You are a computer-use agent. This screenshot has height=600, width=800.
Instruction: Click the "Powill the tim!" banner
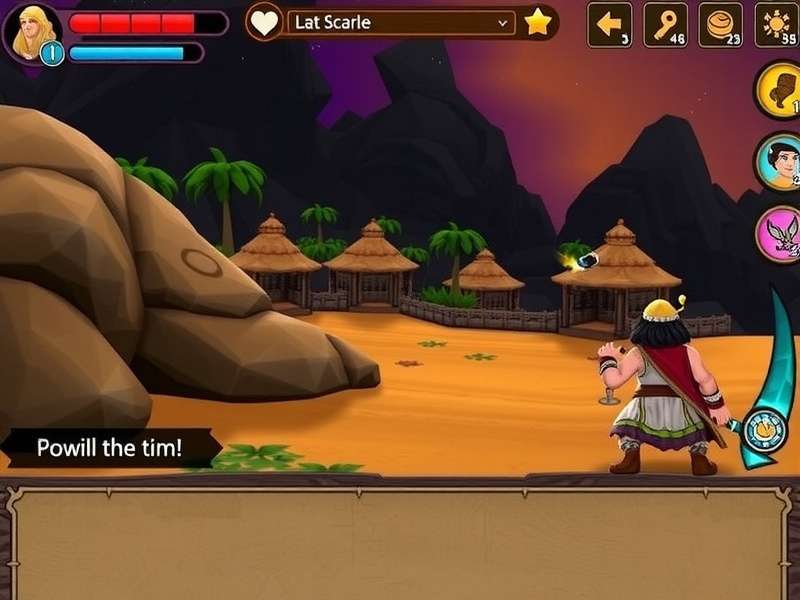pos(110,447)
